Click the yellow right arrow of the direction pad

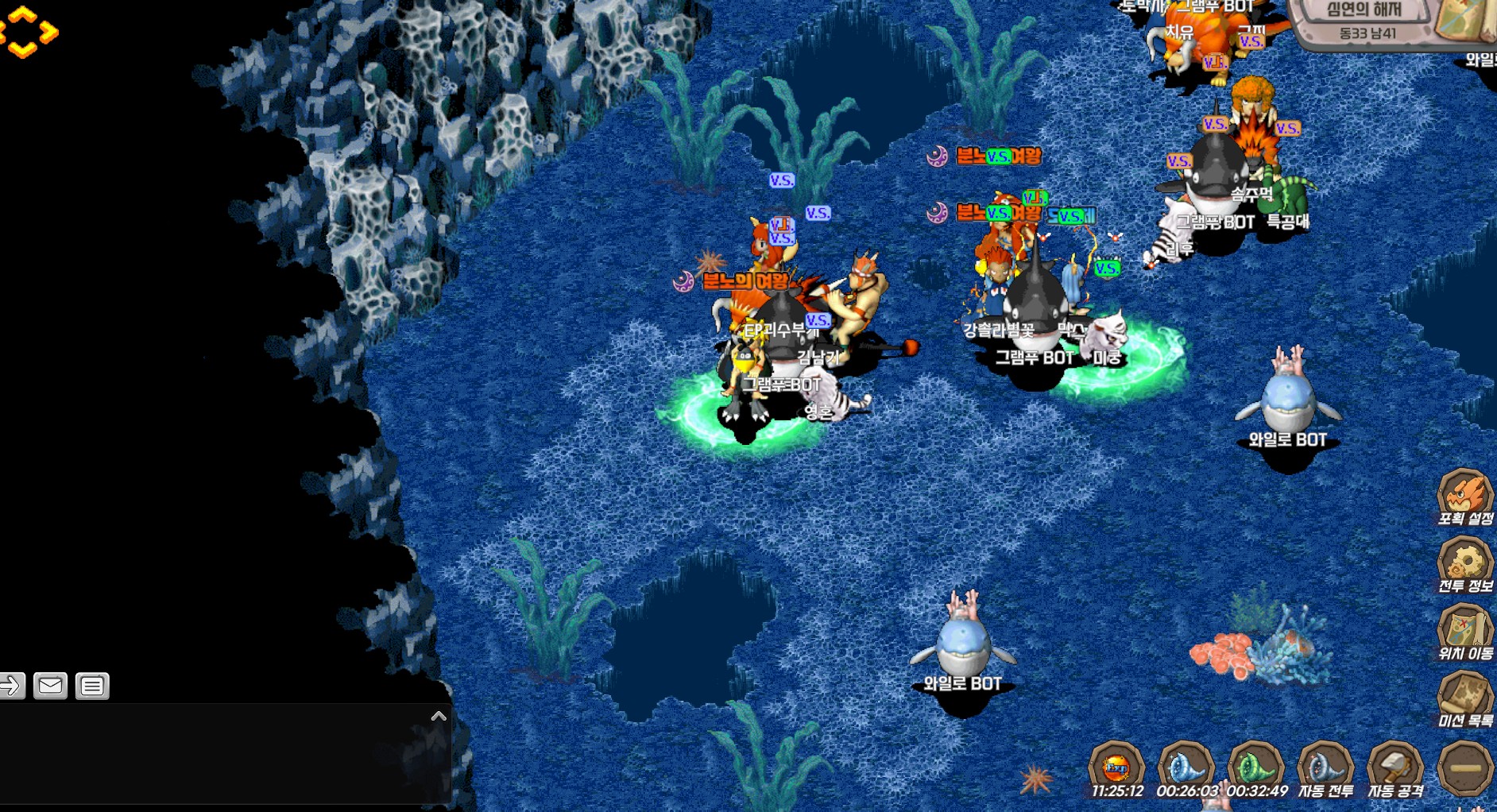point(49,32)
